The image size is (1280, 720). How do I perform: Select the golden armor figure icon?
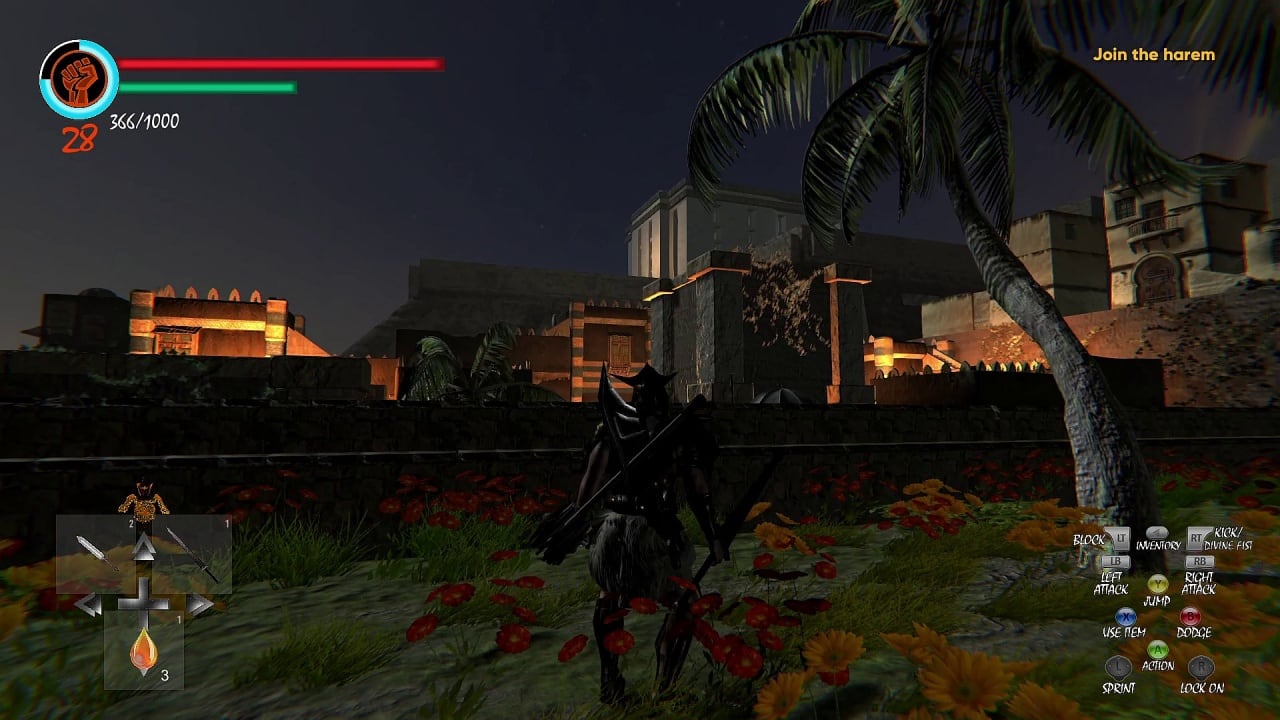144,500
